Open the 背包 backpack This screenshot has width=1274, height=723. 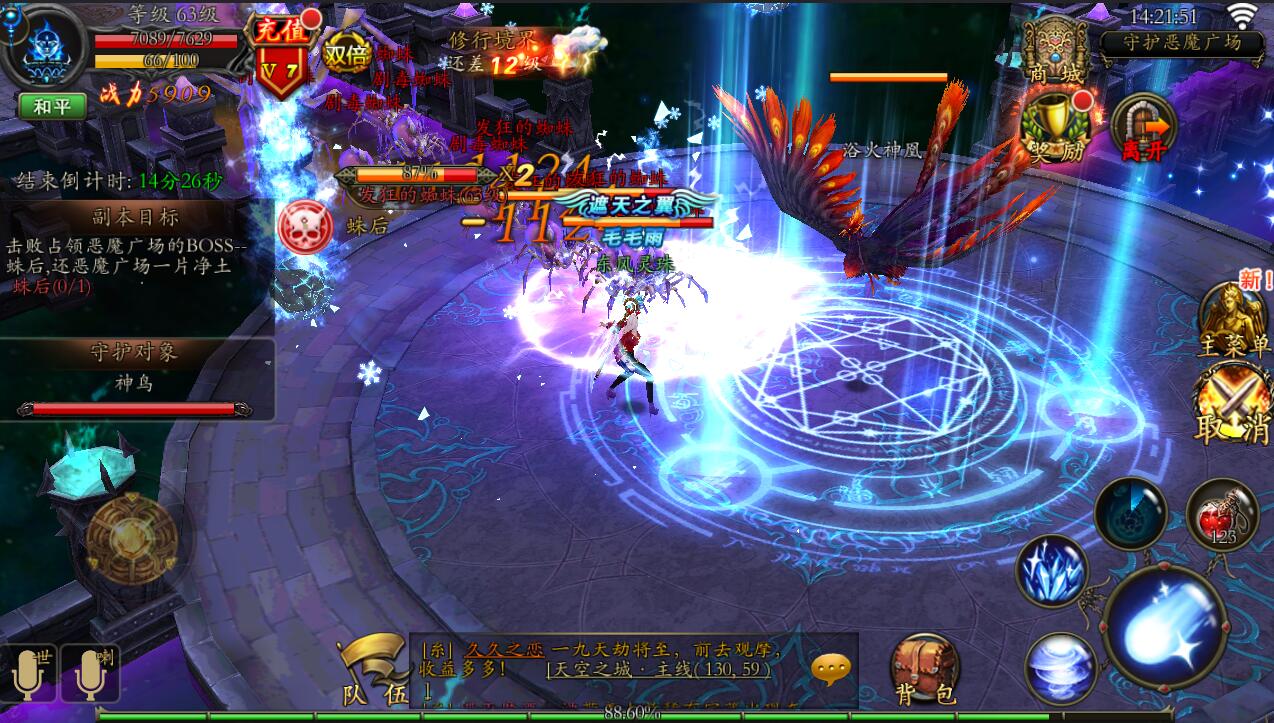point(924,668)
